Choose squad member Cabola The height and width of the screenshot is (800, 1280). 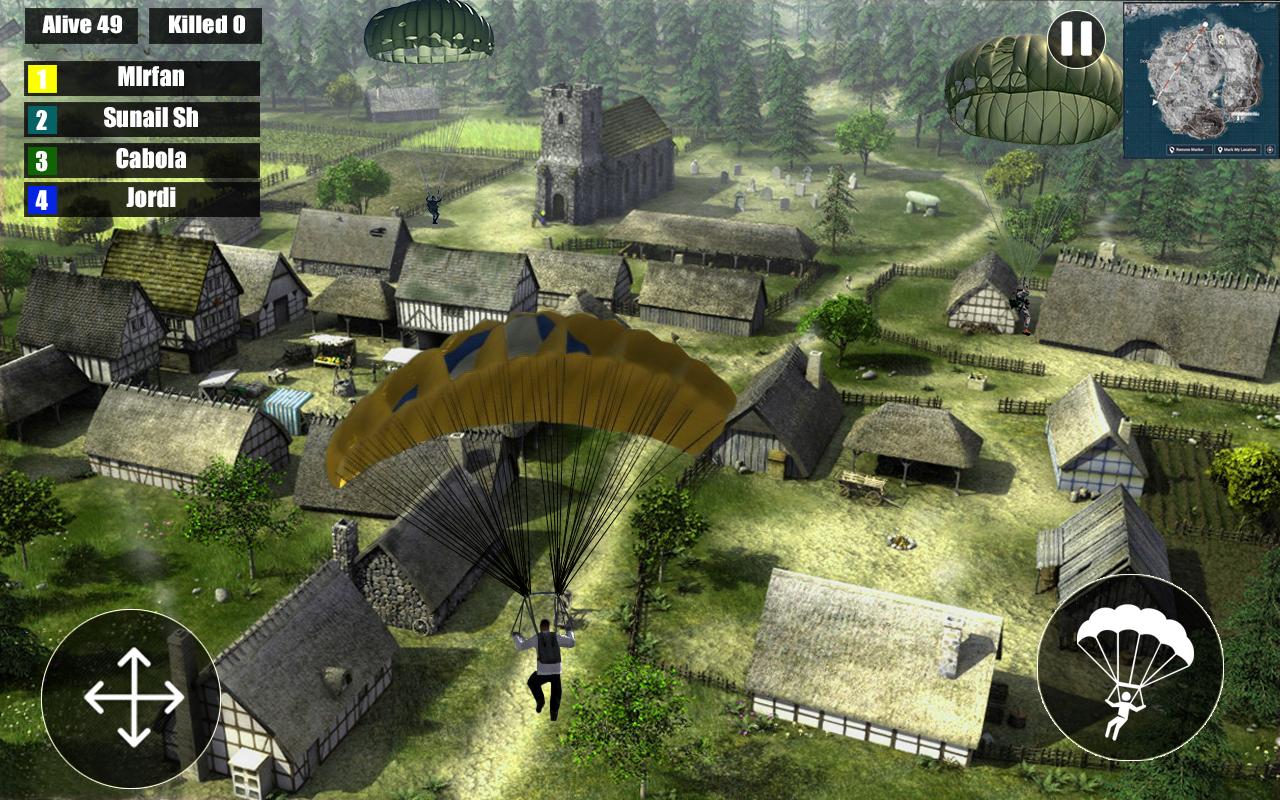tap(142, 160)
